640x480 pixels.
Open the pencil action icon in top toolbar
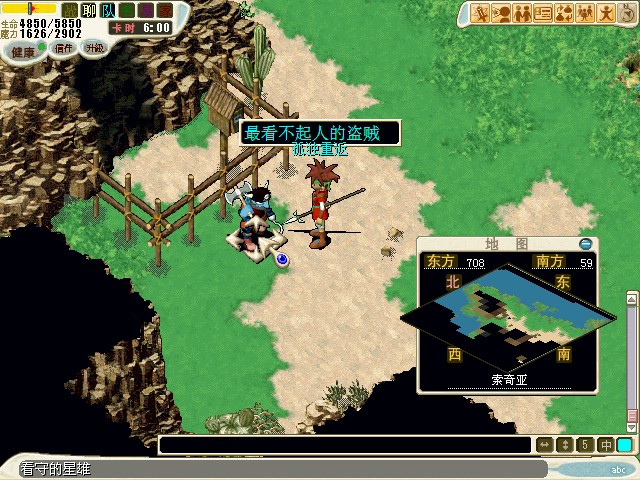point(480,13)
